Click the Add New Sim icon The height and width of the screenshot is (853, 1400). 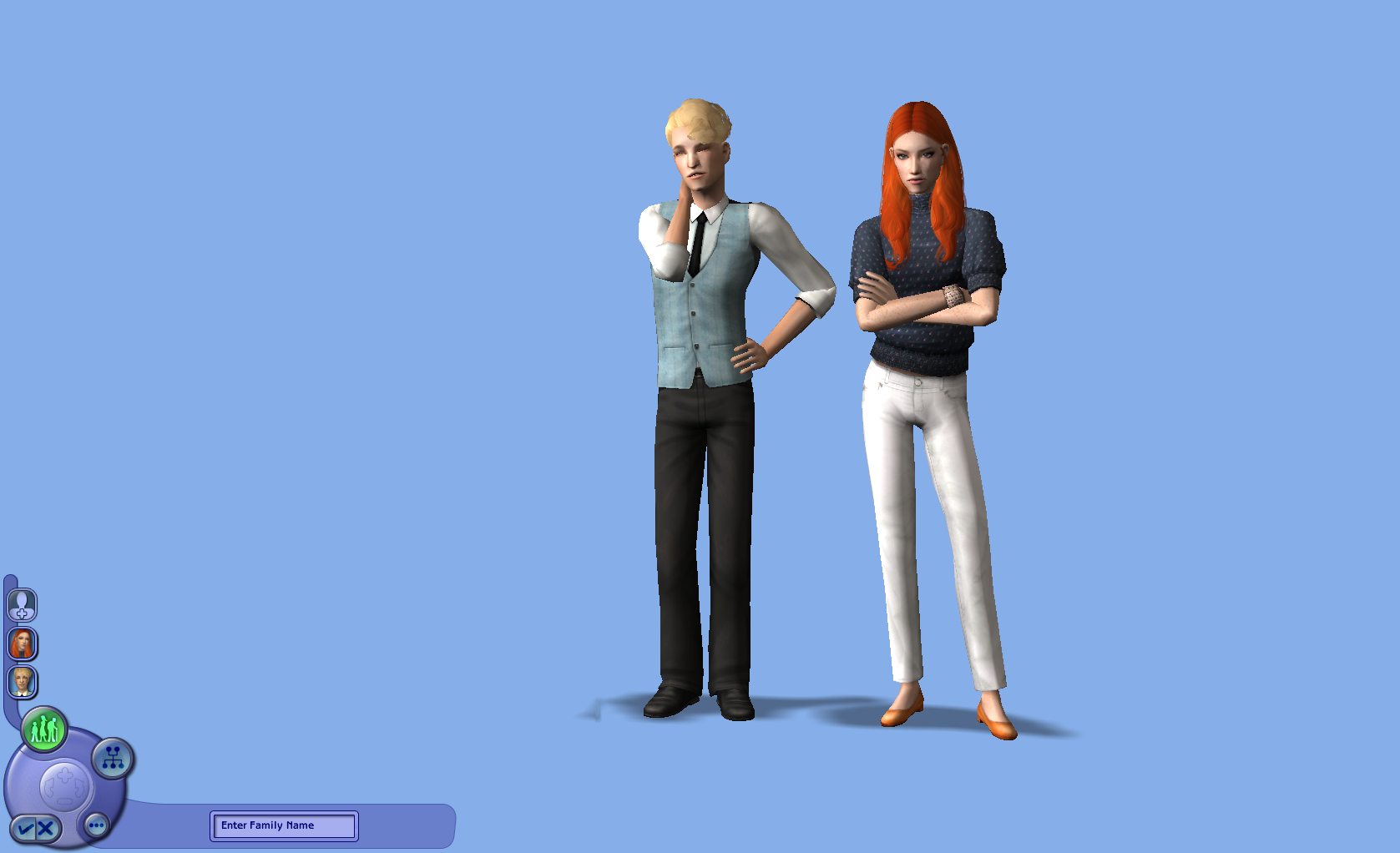[23, 605]
